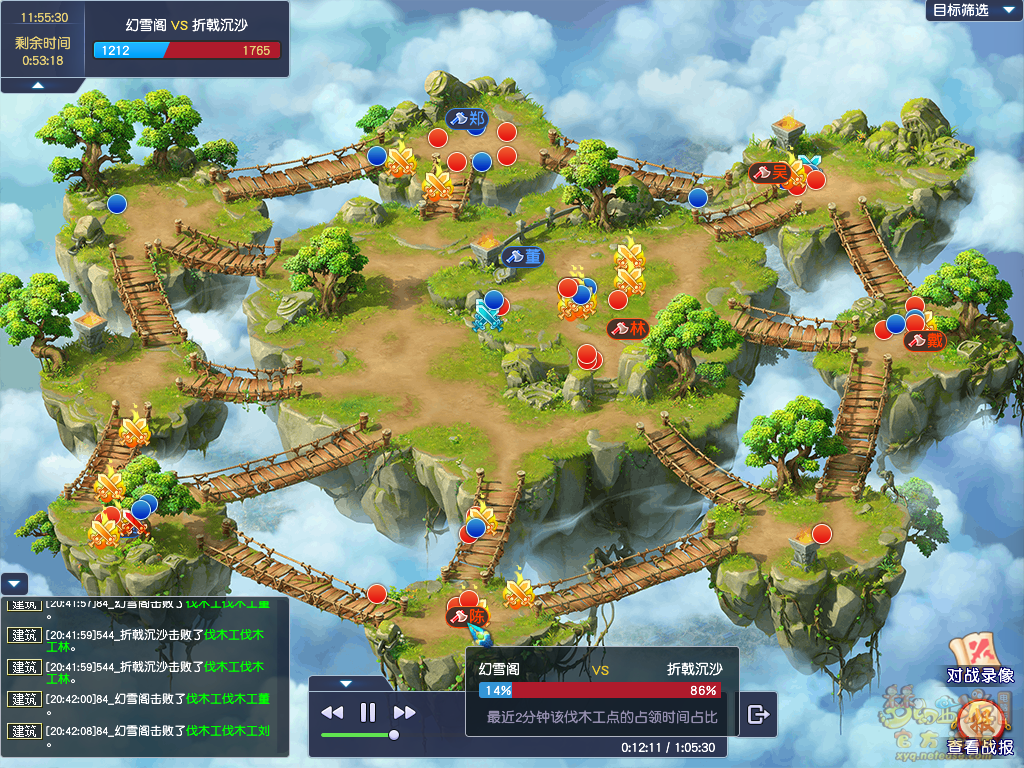Open the 目标筛选 target filter dropdown
The image size is (1024, 768).
coord(968,10)
